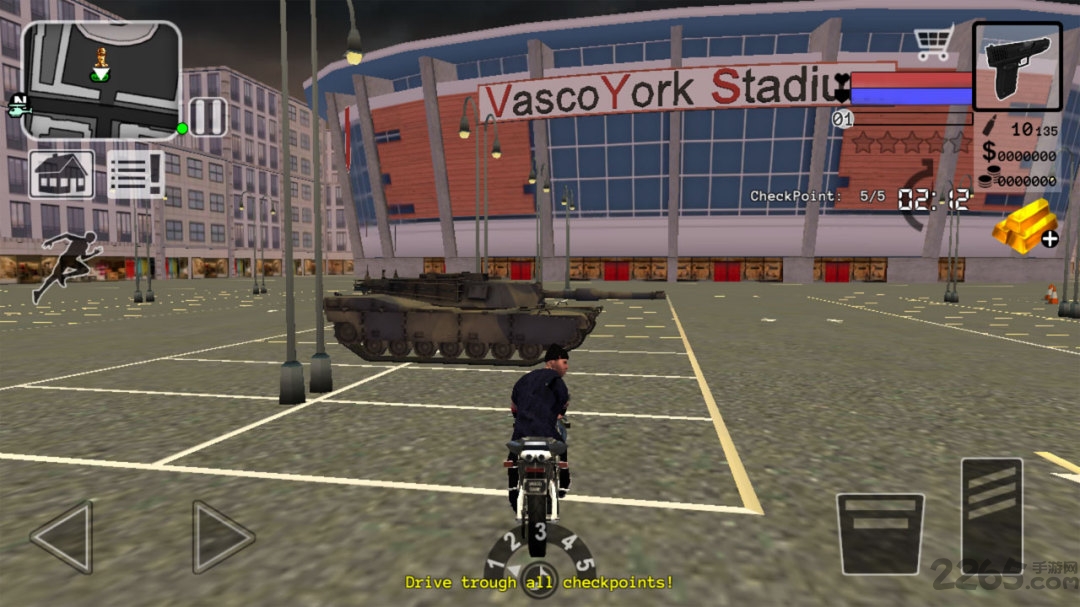Tap the house icon button
The image size is (1080, 607).
coord(62,175)
